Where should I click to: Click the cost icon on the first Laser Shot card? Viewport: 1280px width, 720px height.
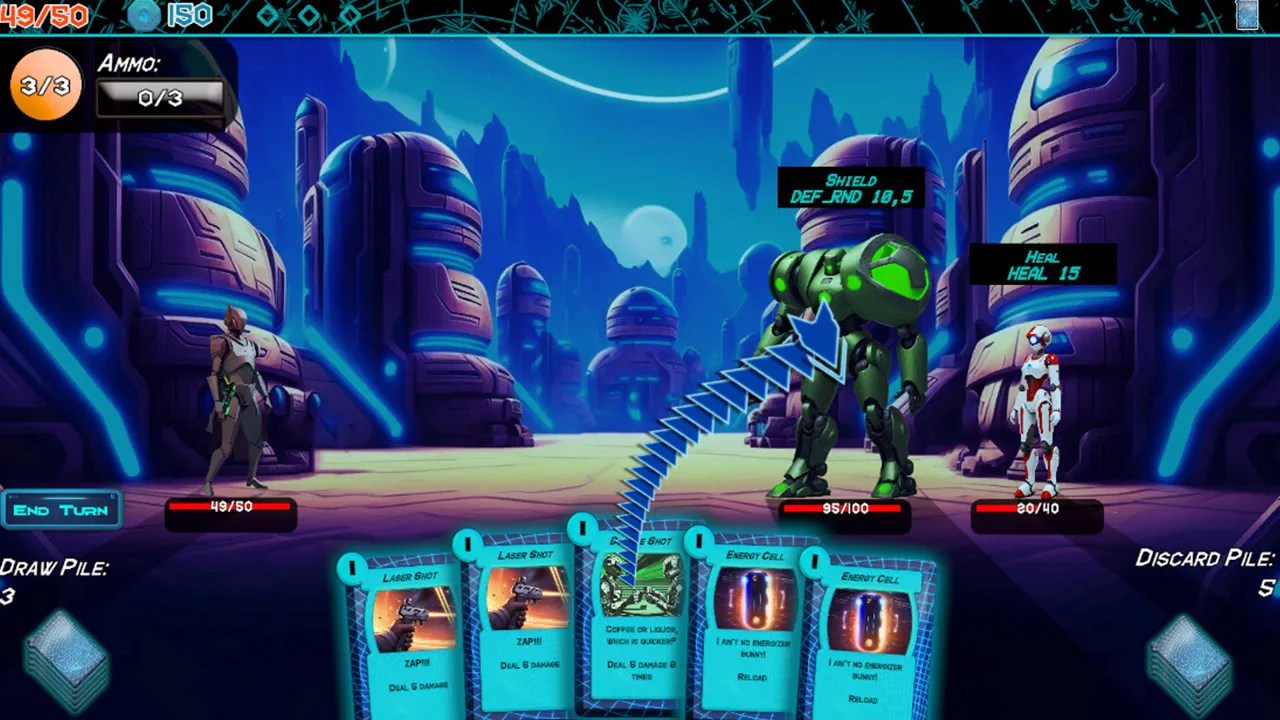point(352,568)
